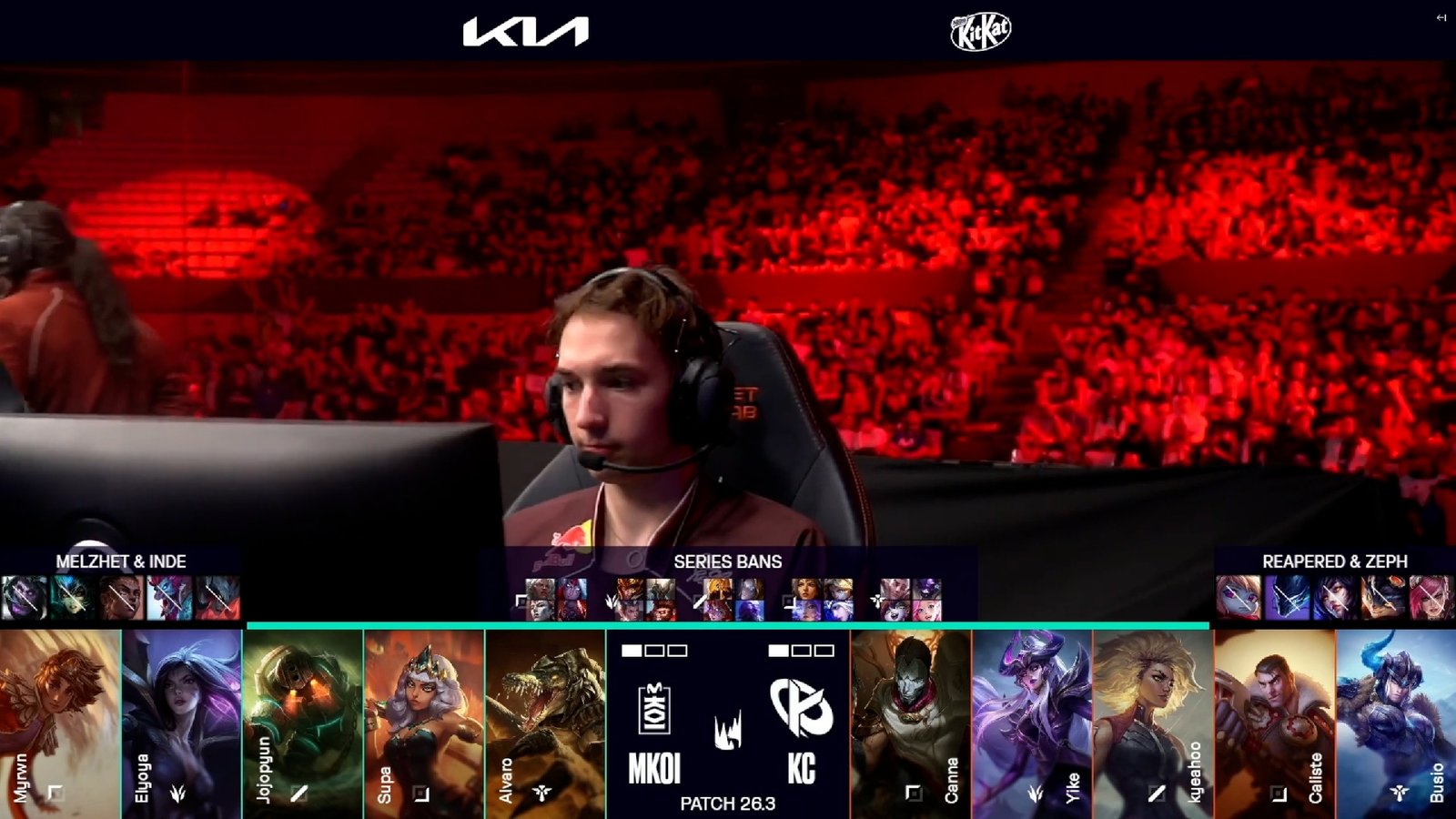Open Caliste's champion pick card

[1274, 723]
